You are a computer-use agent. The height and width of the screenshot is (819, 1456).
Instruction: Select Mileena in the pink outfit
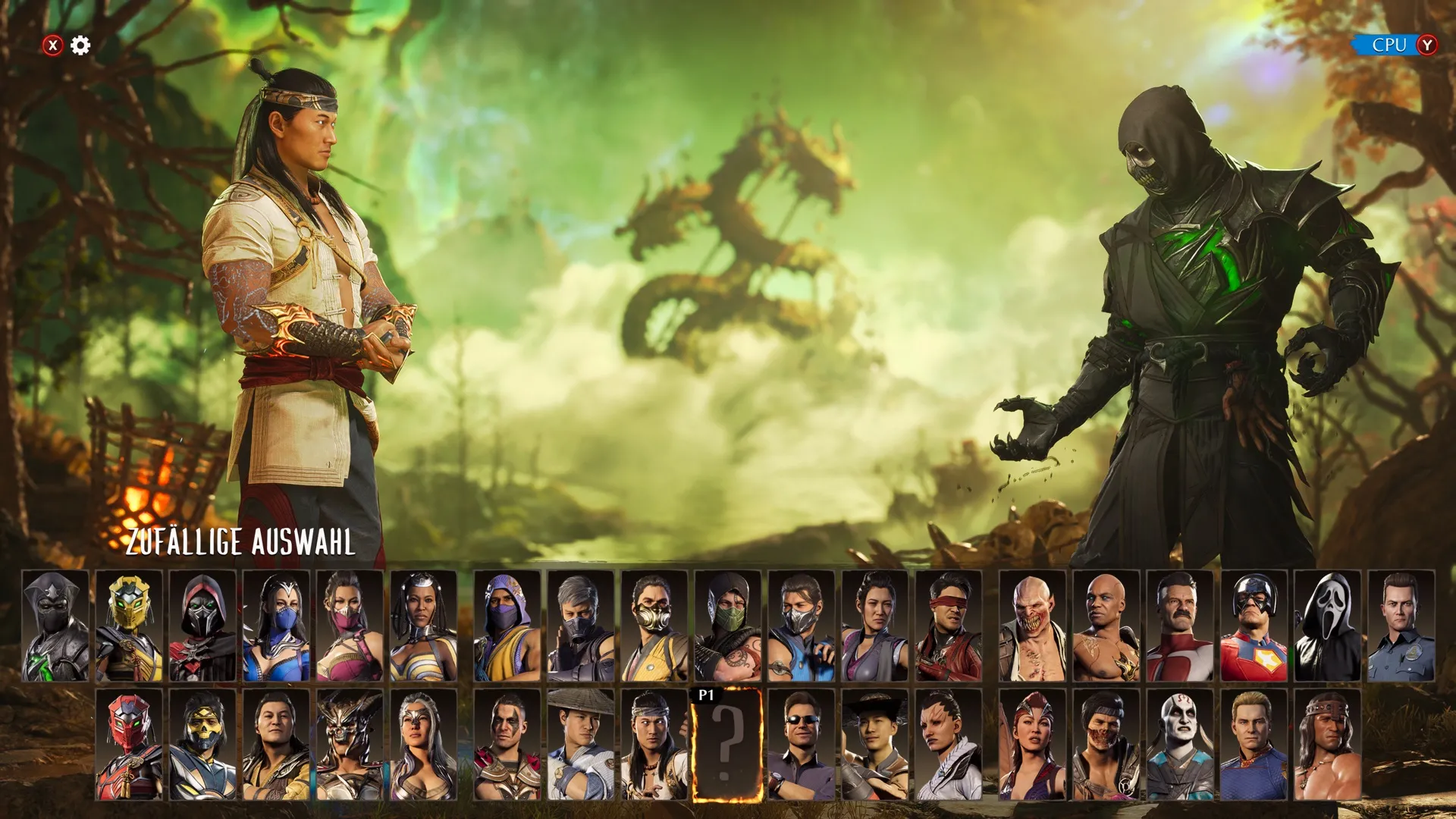tap(349, 626)
